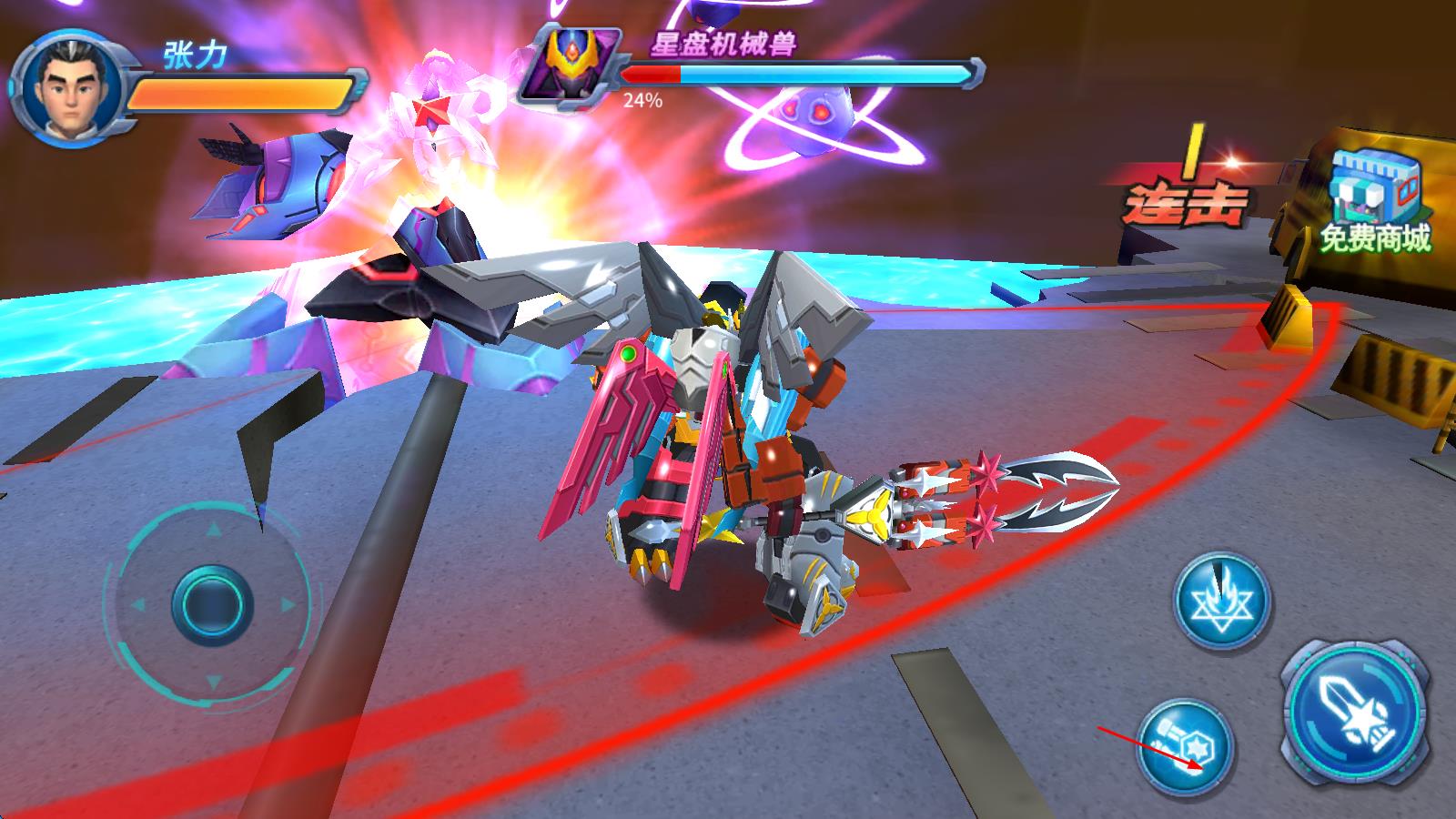Use the flame star skill
This screenshot has height=819, width=1456.
point(1222,602)
